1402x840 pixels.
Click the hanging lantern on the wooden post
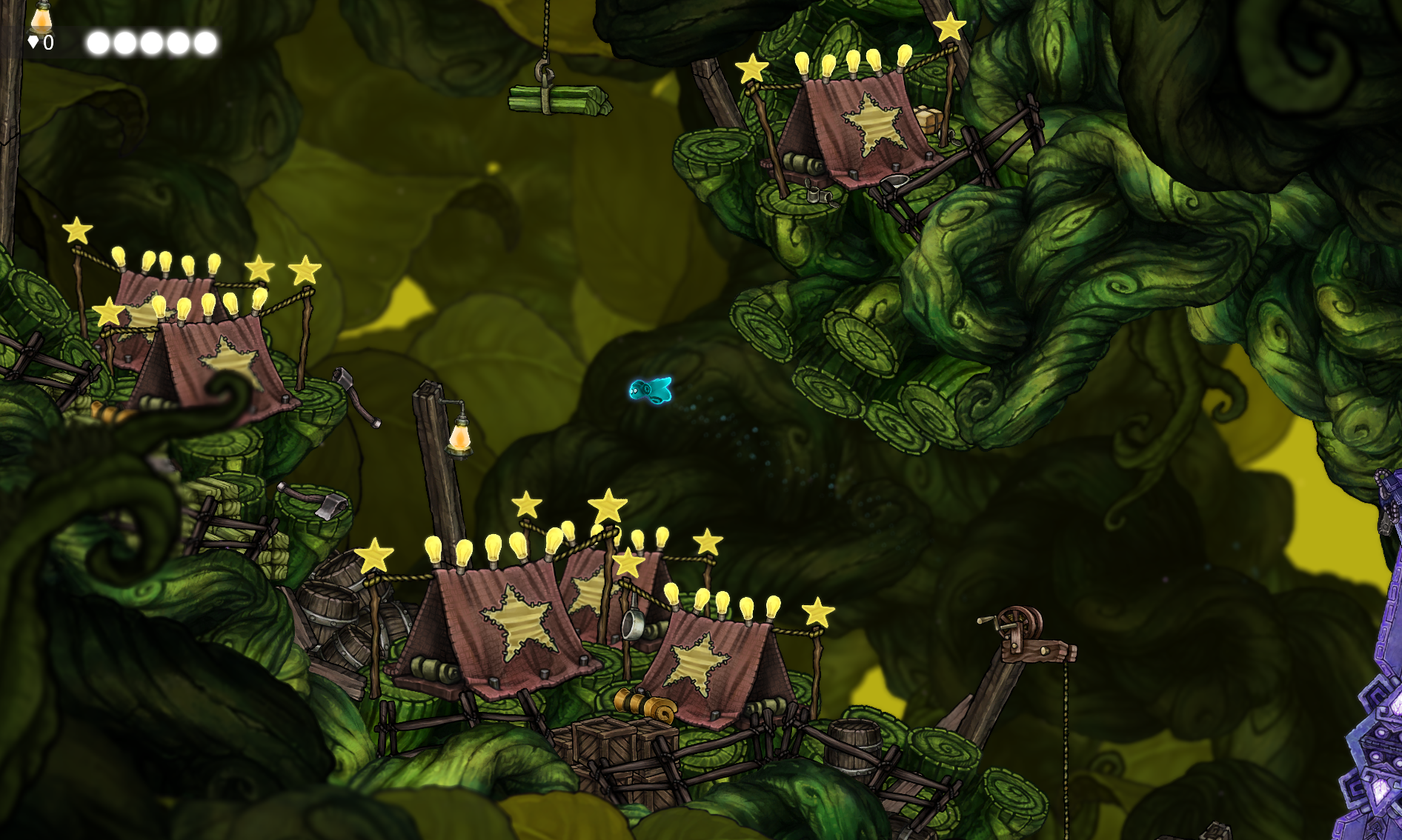(461, 439)
